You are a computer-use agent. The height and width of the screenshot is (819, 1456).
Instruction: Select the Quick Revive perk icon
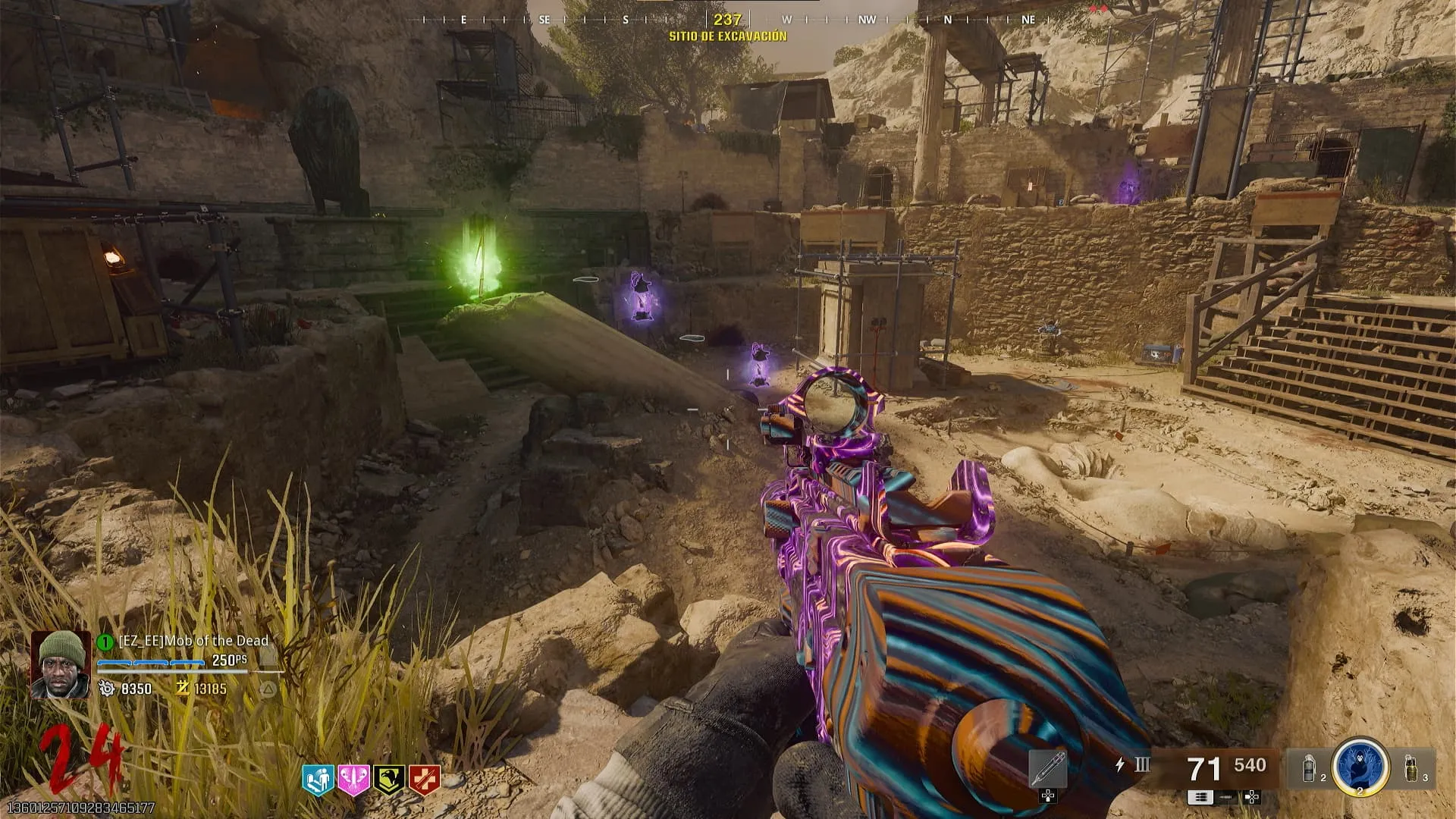tap(318, 780)
